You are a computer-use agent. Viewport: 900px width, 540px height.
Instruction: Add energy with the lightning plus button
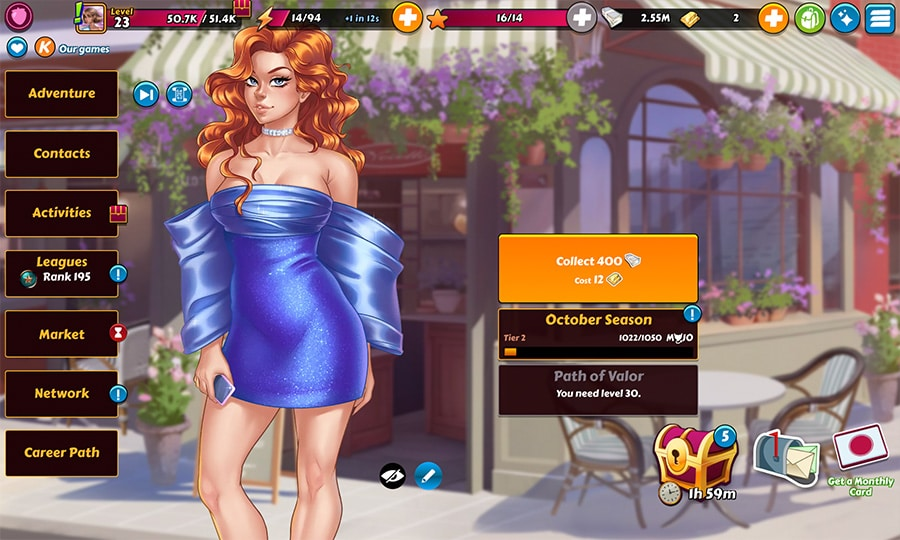[407, 17]
